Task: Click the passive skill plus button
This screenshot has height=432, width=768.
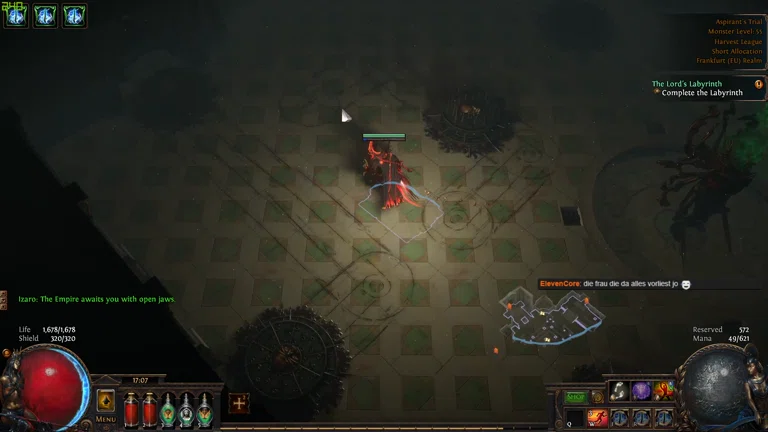Action: 238,404
